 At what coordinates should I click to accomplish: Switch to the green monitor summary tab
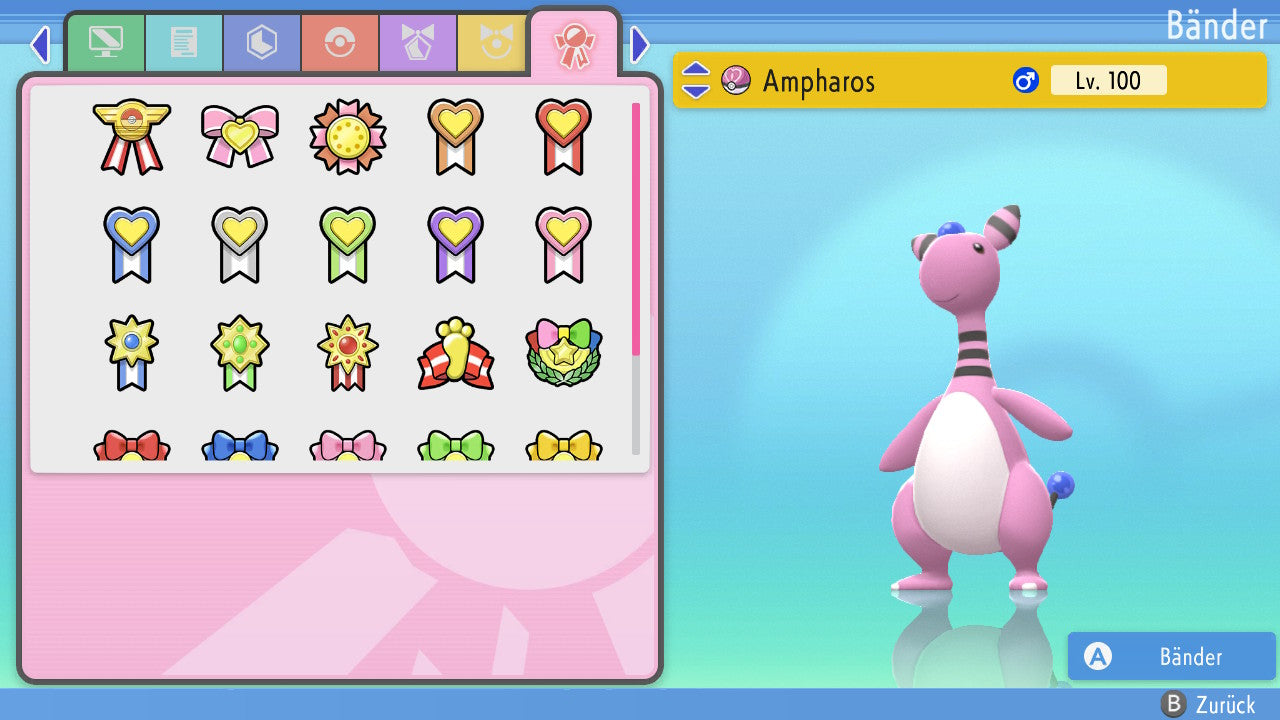point(105,43)
